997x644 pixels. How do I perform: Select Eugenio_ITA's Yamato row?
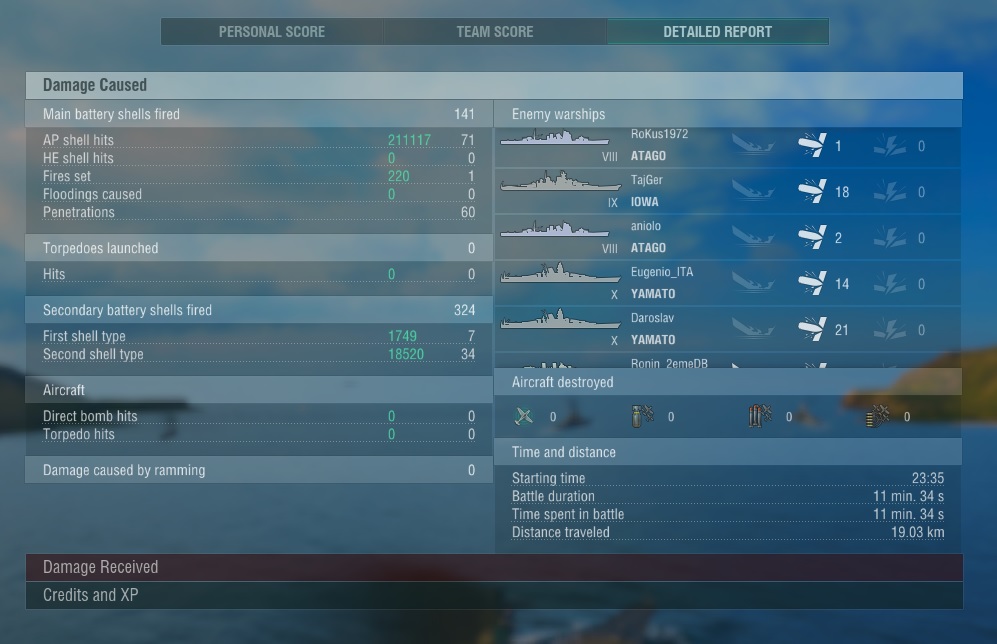(x=728, y=284)
